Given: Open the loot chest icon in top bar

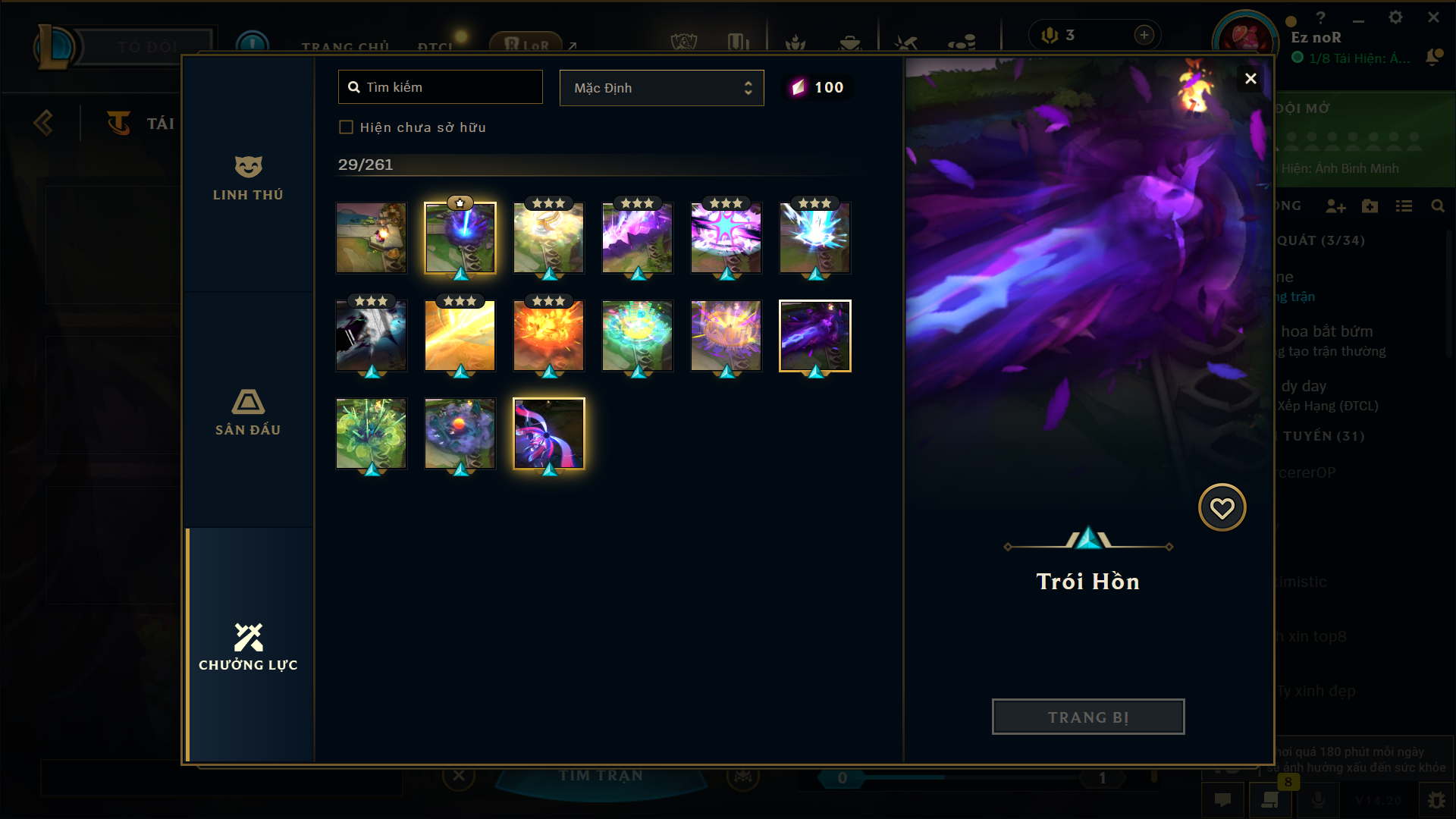Looking at the screenshot, I should 852,43.
